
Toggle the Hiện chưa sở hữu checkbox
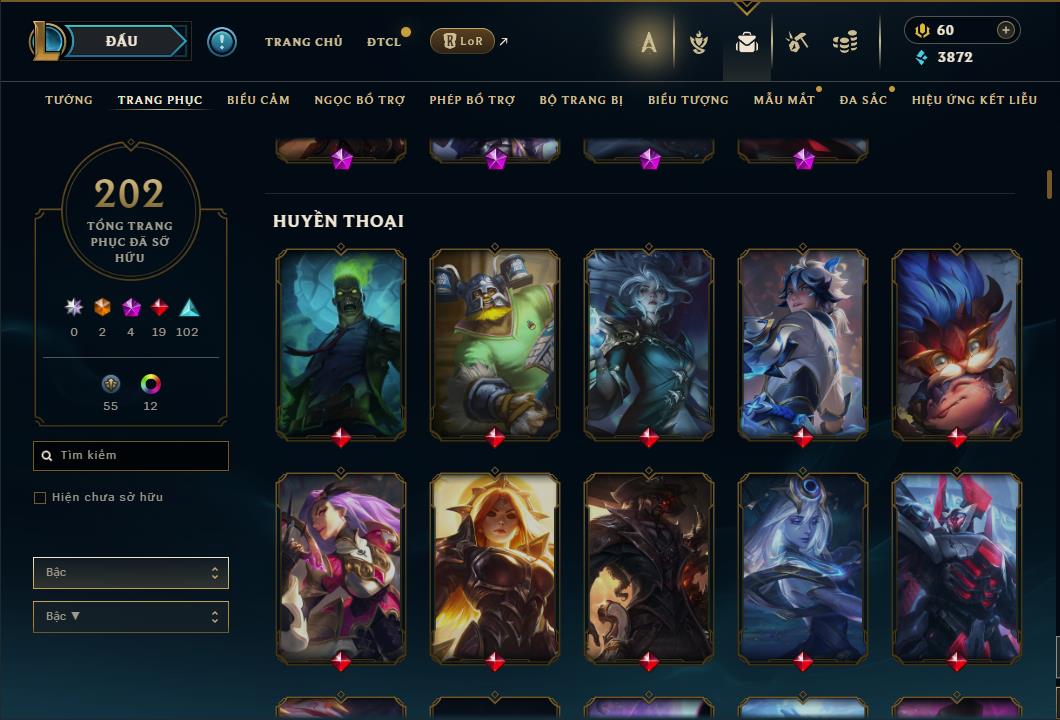[x=40, y=498]
